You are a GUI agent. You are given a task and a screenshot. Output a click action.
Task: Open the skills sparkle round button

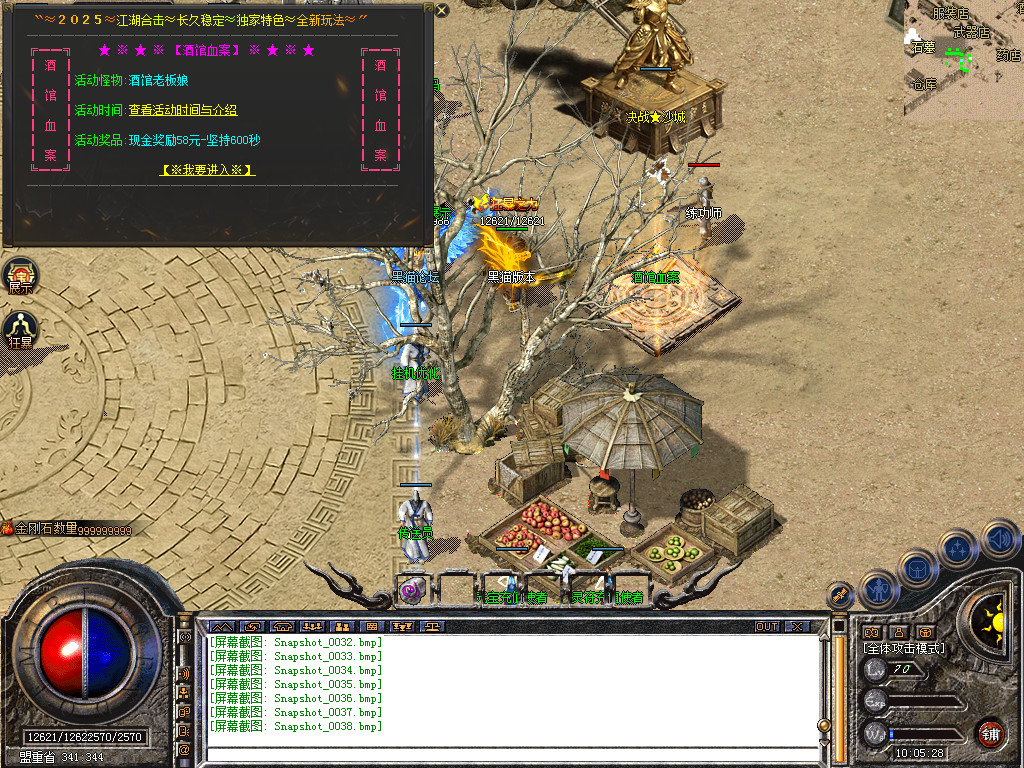pyautogui.click(x=958, y=548)
